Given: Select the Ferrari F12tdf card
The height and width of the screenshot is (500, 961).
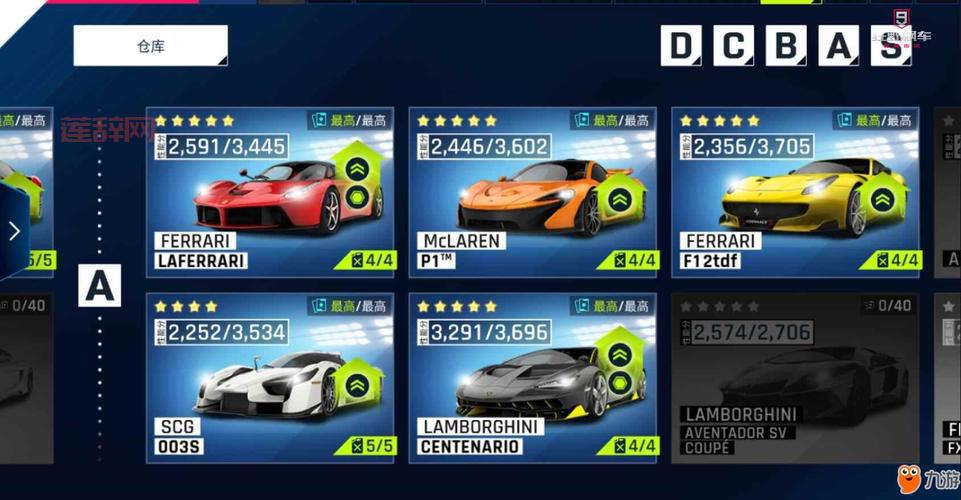Looking at the screenshot, I should pos(795,192).
